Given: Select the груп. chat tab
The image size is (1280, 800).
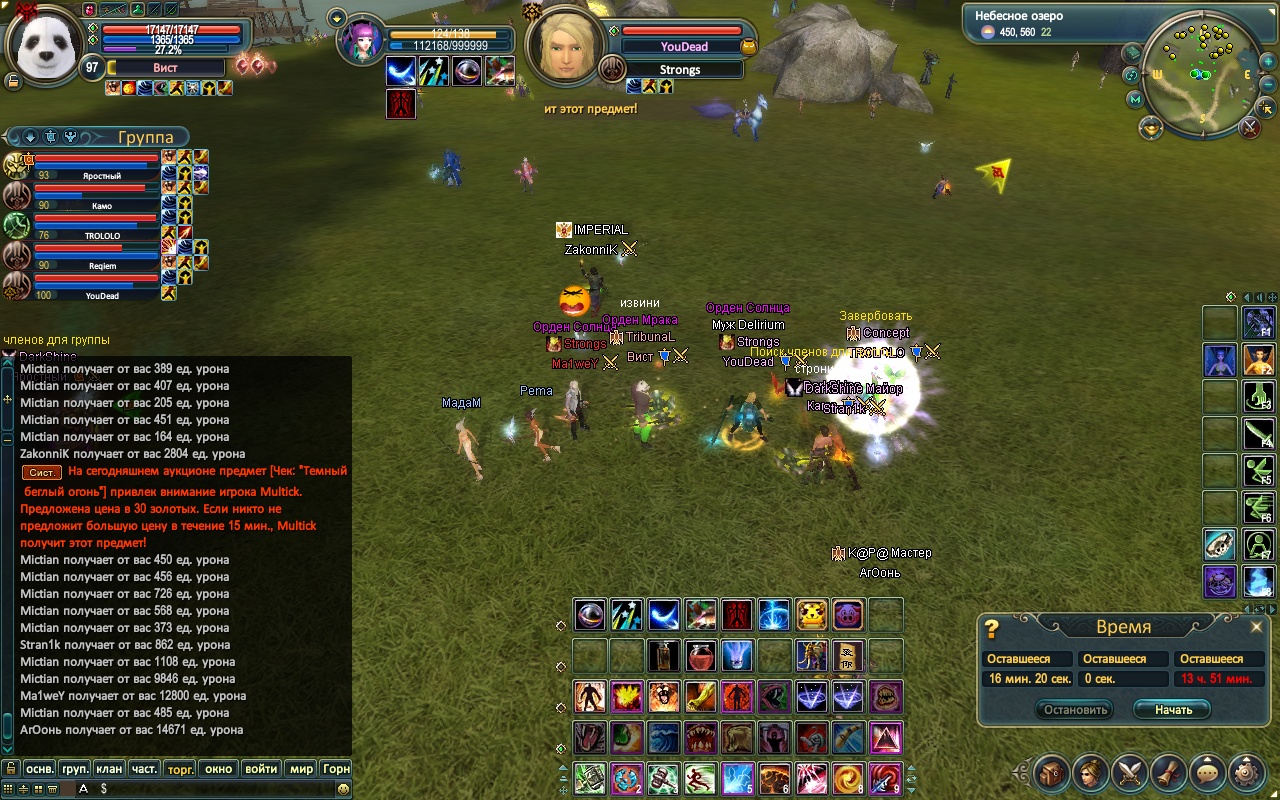Looking at the screenshot, I should click(75, 769).
